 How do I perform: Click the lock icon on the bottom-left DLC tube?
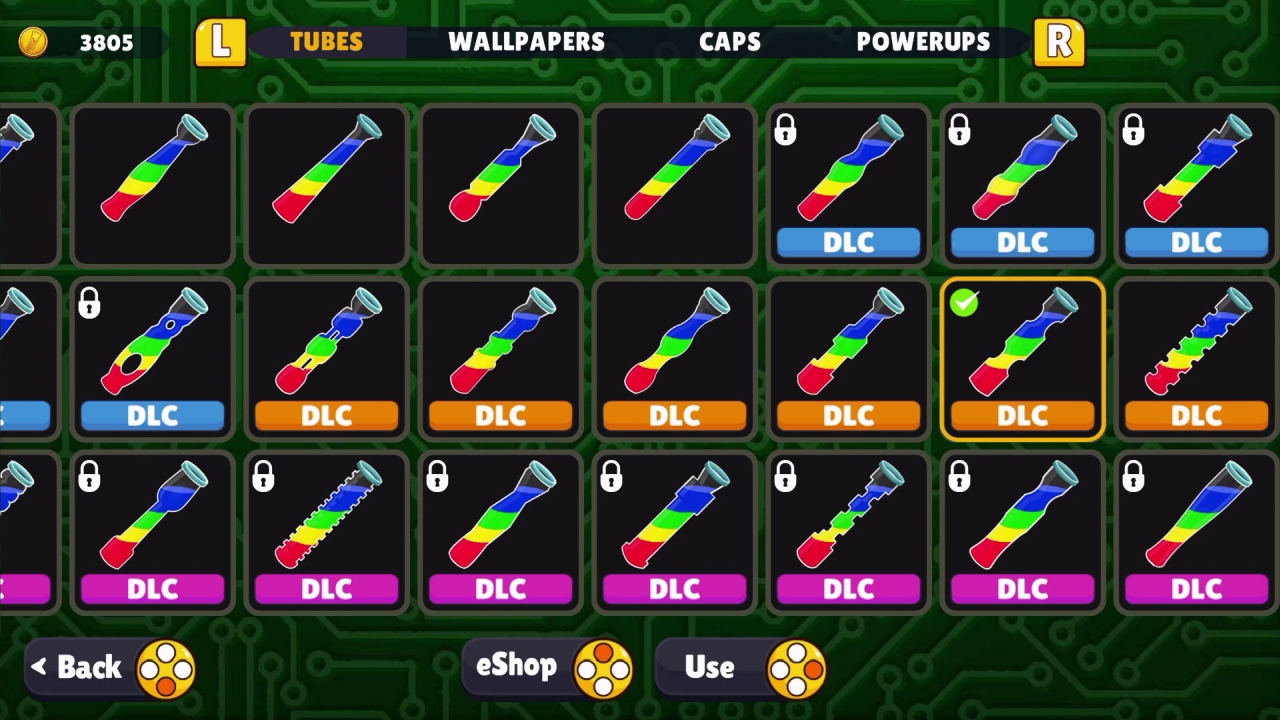pos(89,477)
